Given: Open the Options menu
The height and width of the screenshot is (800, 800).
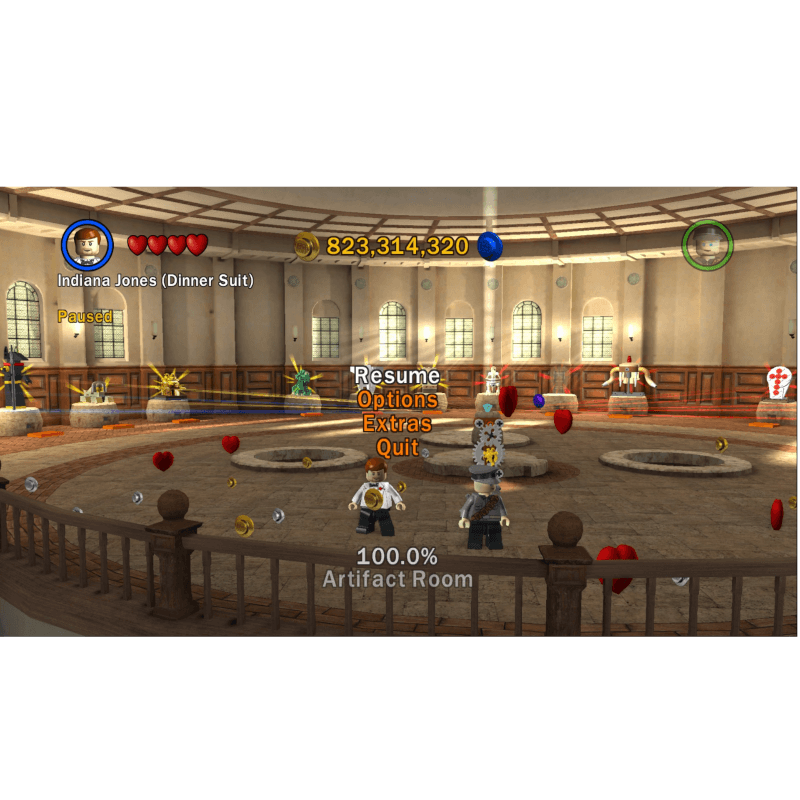Looking at the screenshot, I should coord(398,400).
